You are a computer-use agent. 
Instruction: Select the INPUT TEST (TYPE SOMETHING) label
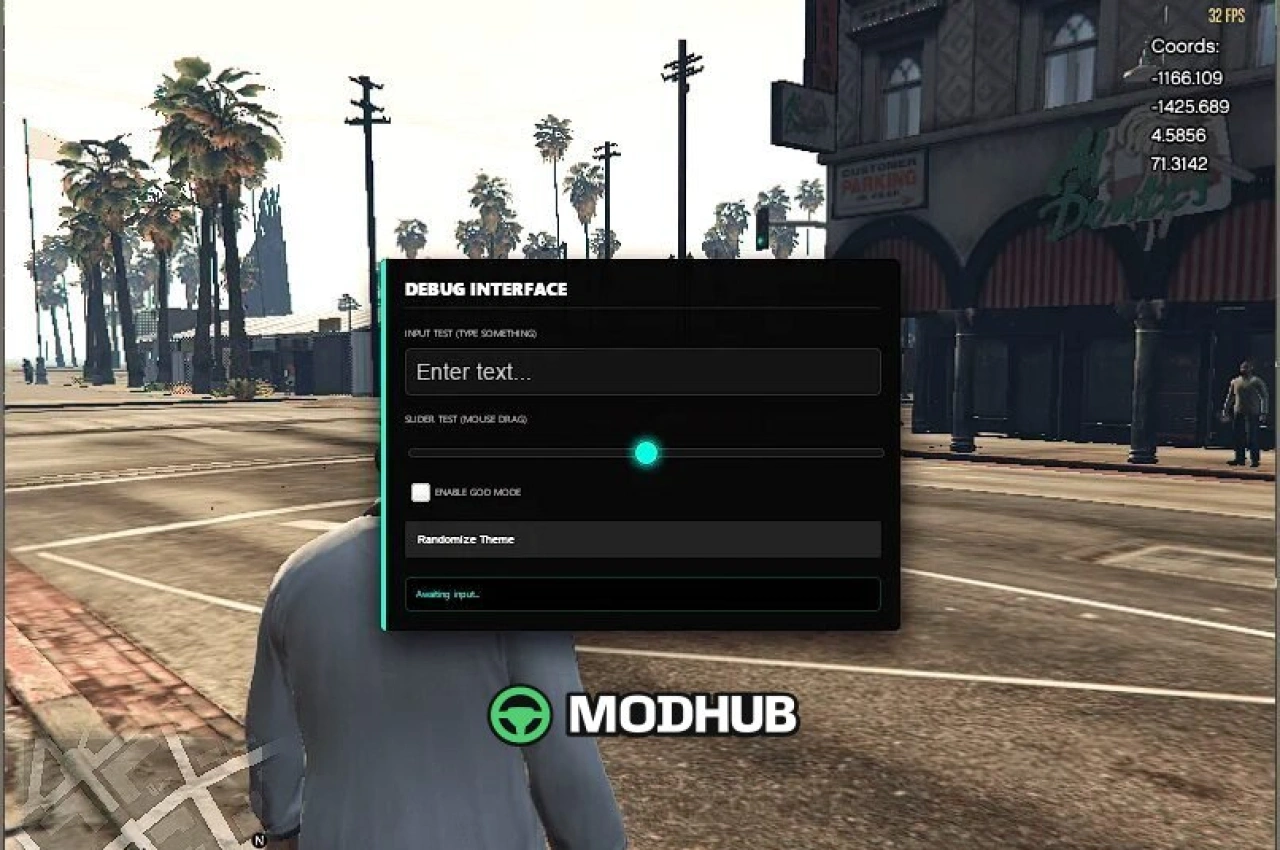click(470, 333)
